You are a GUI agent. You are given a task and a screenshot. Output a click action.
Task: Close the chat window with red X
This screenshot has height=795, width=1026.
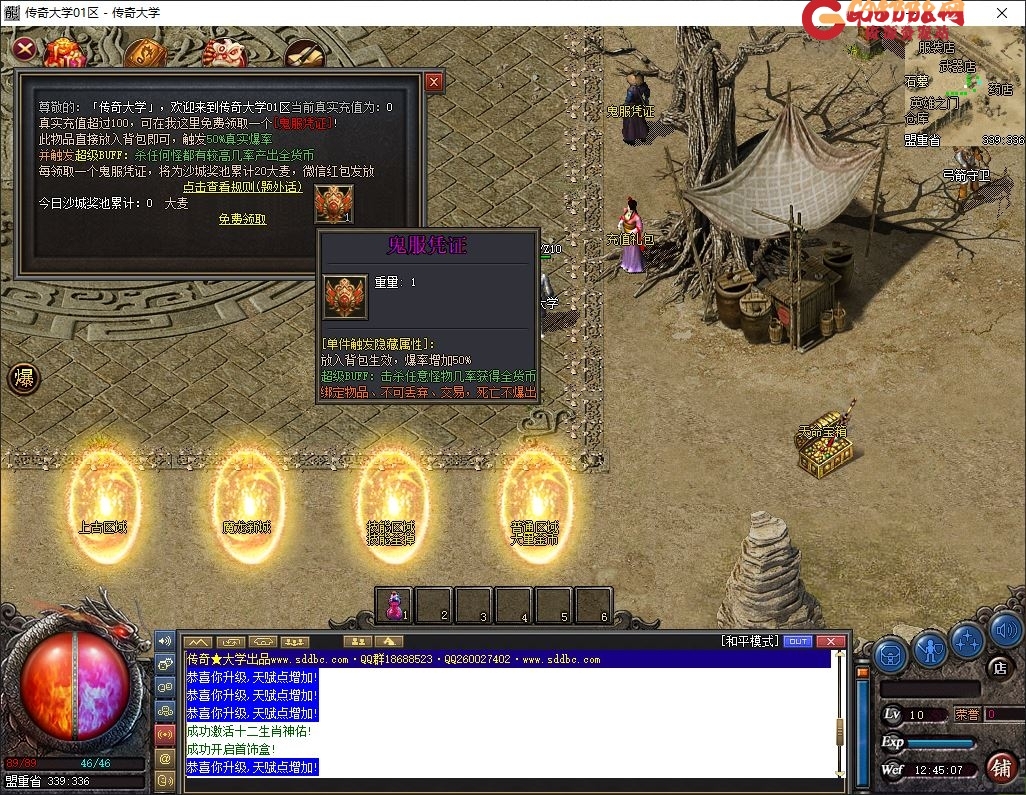pyautogui.click(x=829, y=641)
